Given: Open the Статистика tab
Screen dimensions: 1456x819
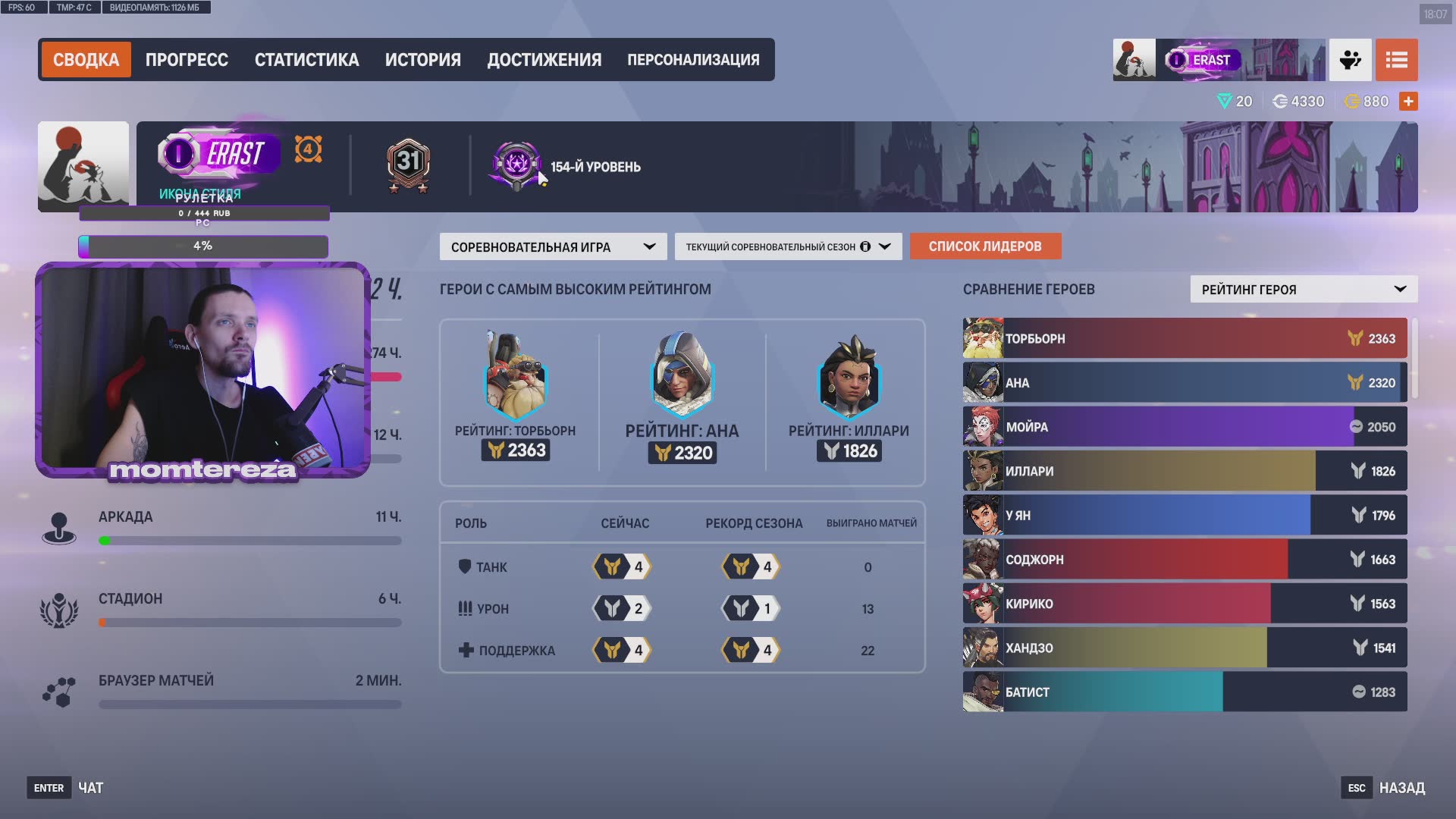Looking at the screenshot, I should (306, 60).
